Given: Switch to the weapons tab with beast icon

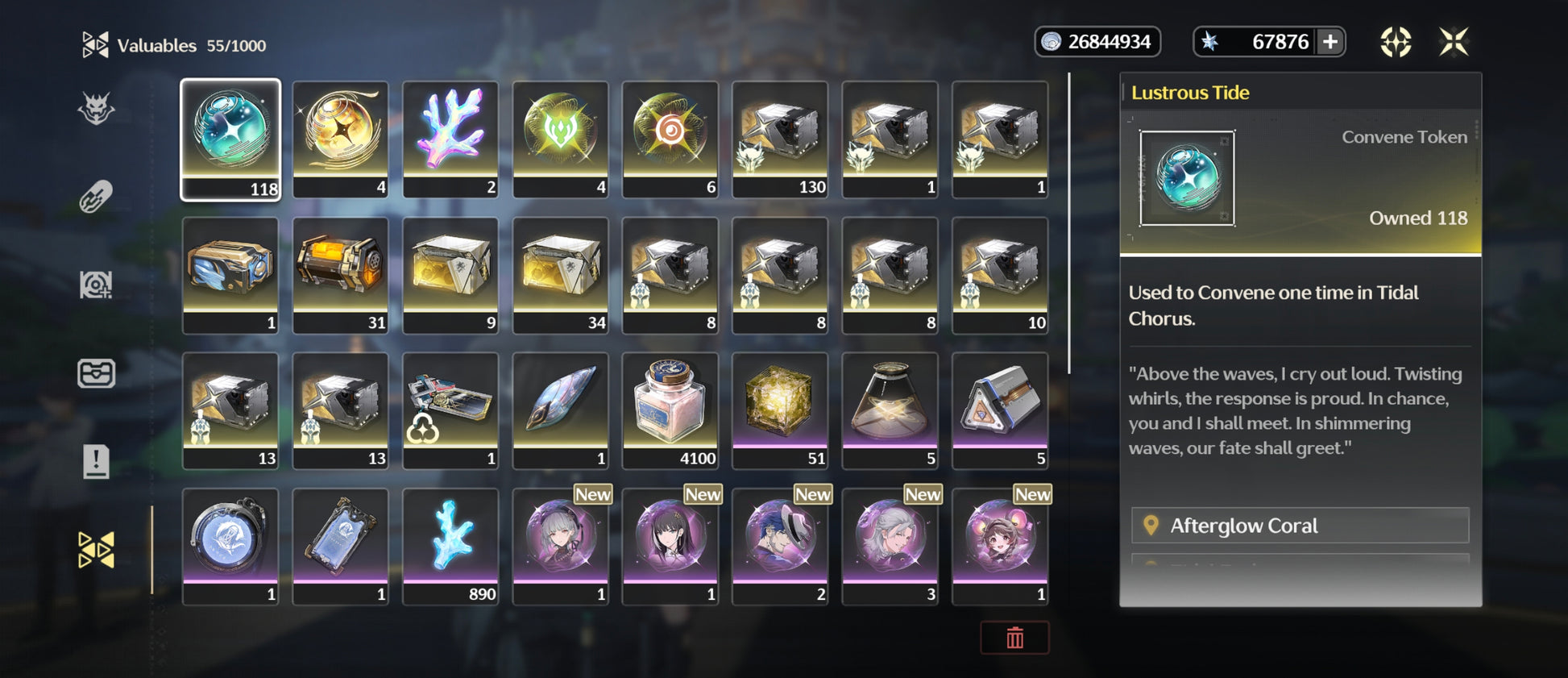Looking at the screenshot, I should tap(96, 109).
